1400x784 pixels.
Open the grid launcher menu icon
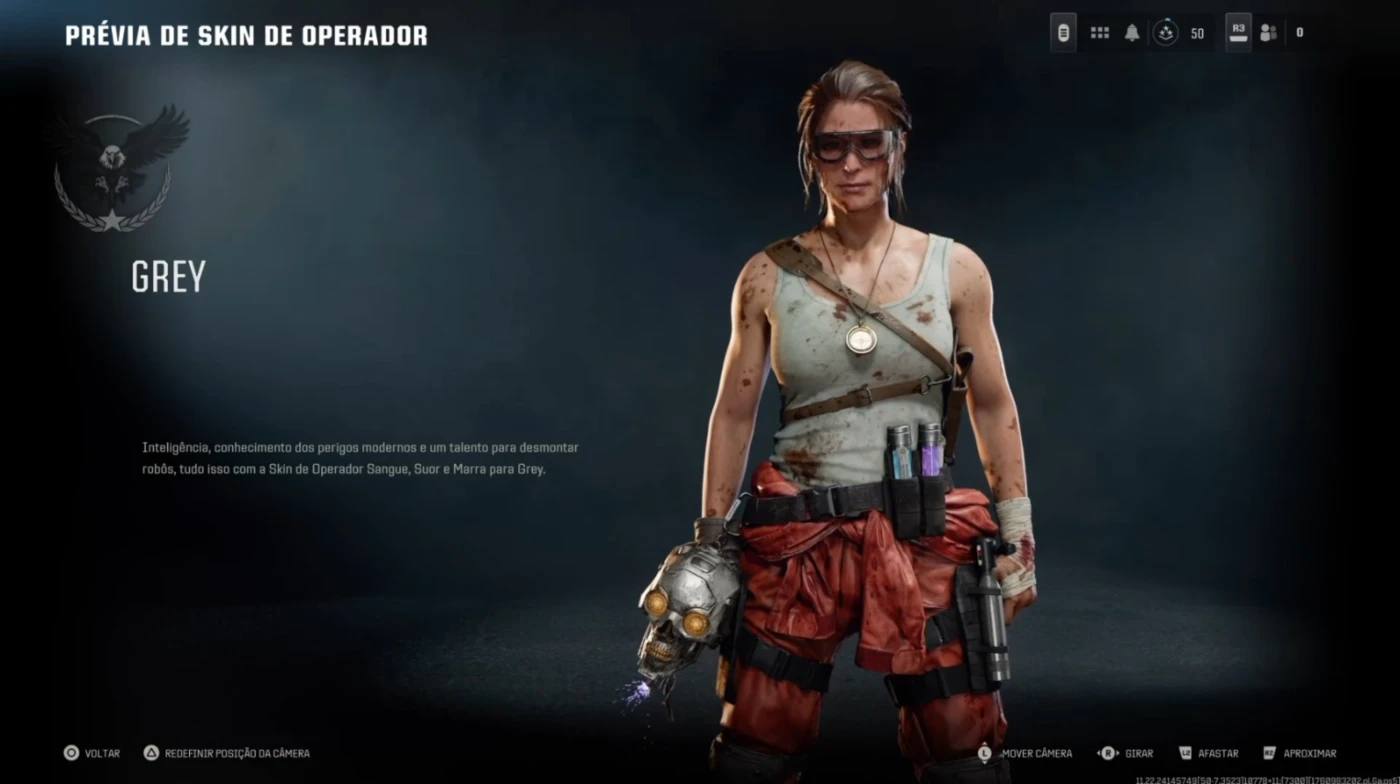(1100, 33)
